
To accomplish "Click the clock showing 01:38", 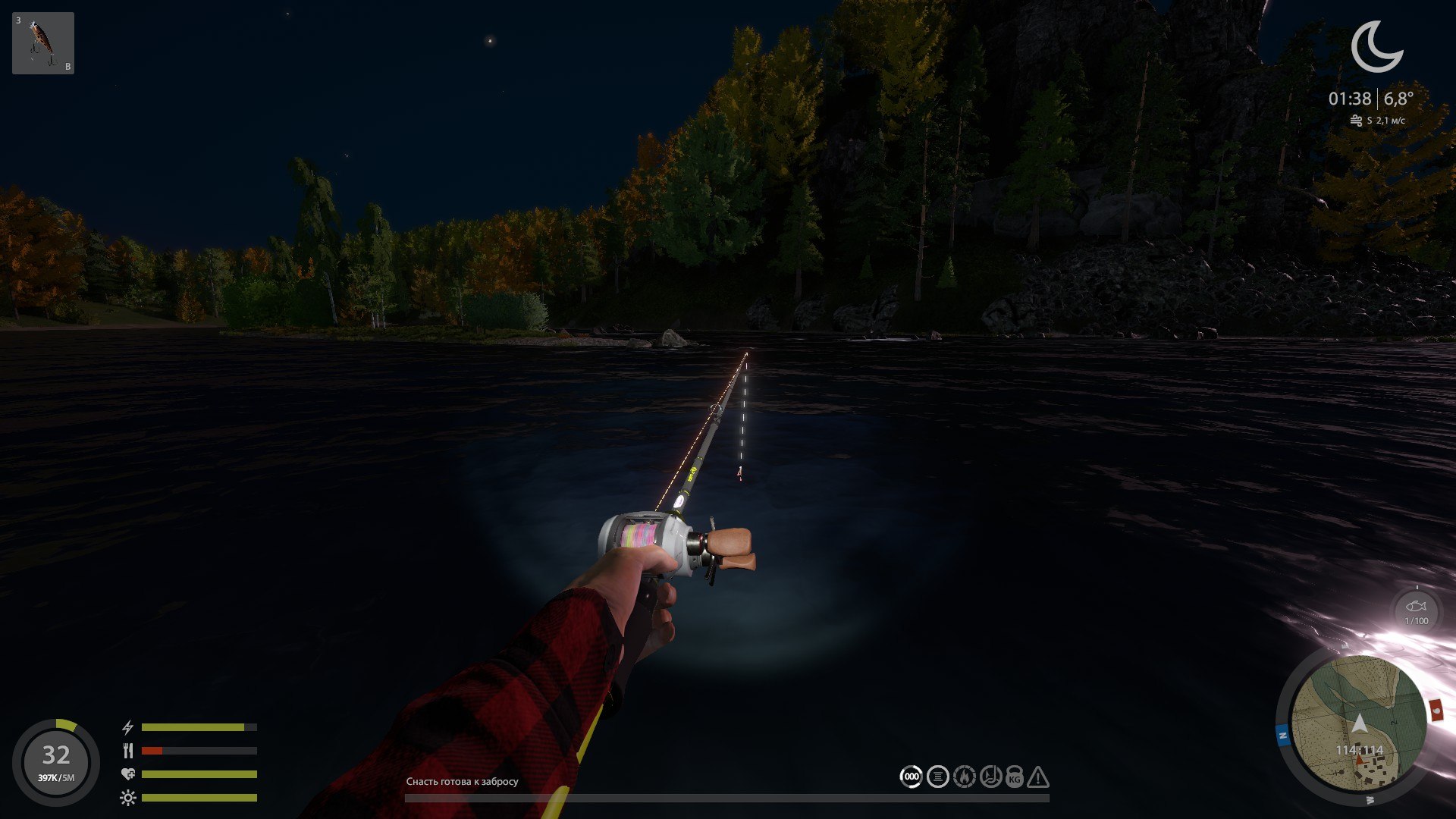I will click(1350, 97).
